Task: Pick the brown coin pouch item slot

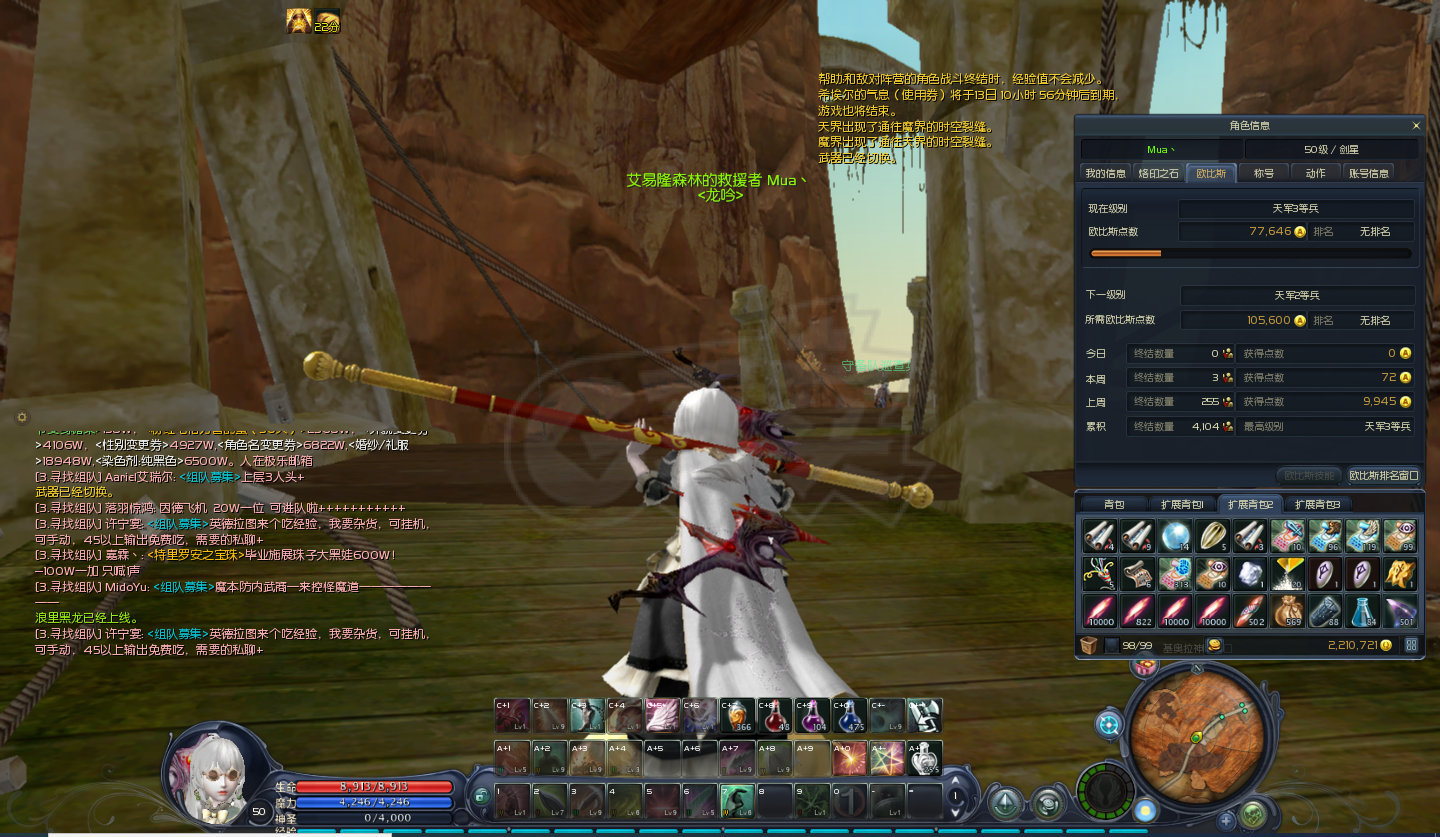Action: click(1287, 609)
